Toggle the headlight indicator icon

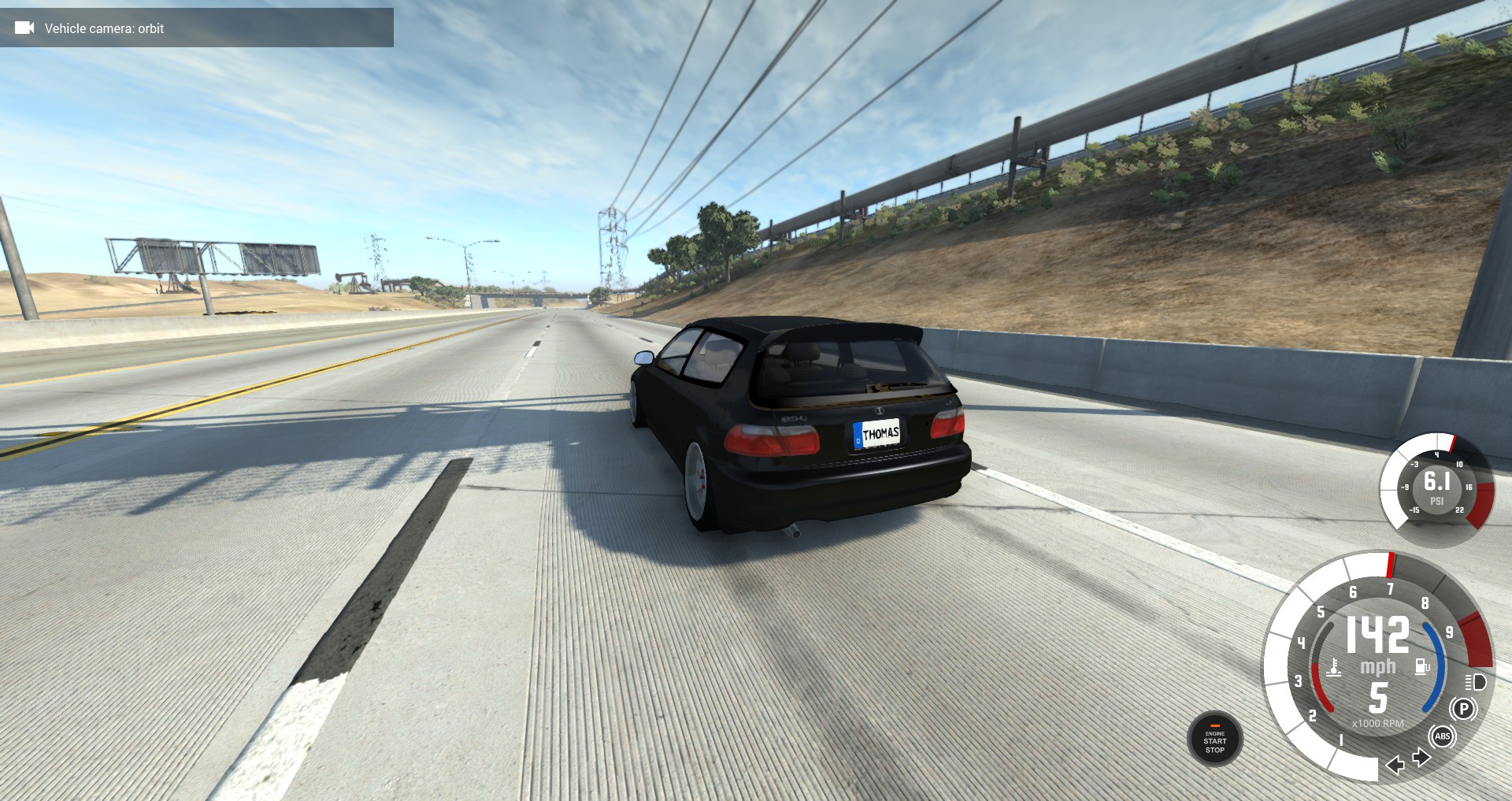click(1475, 682)
